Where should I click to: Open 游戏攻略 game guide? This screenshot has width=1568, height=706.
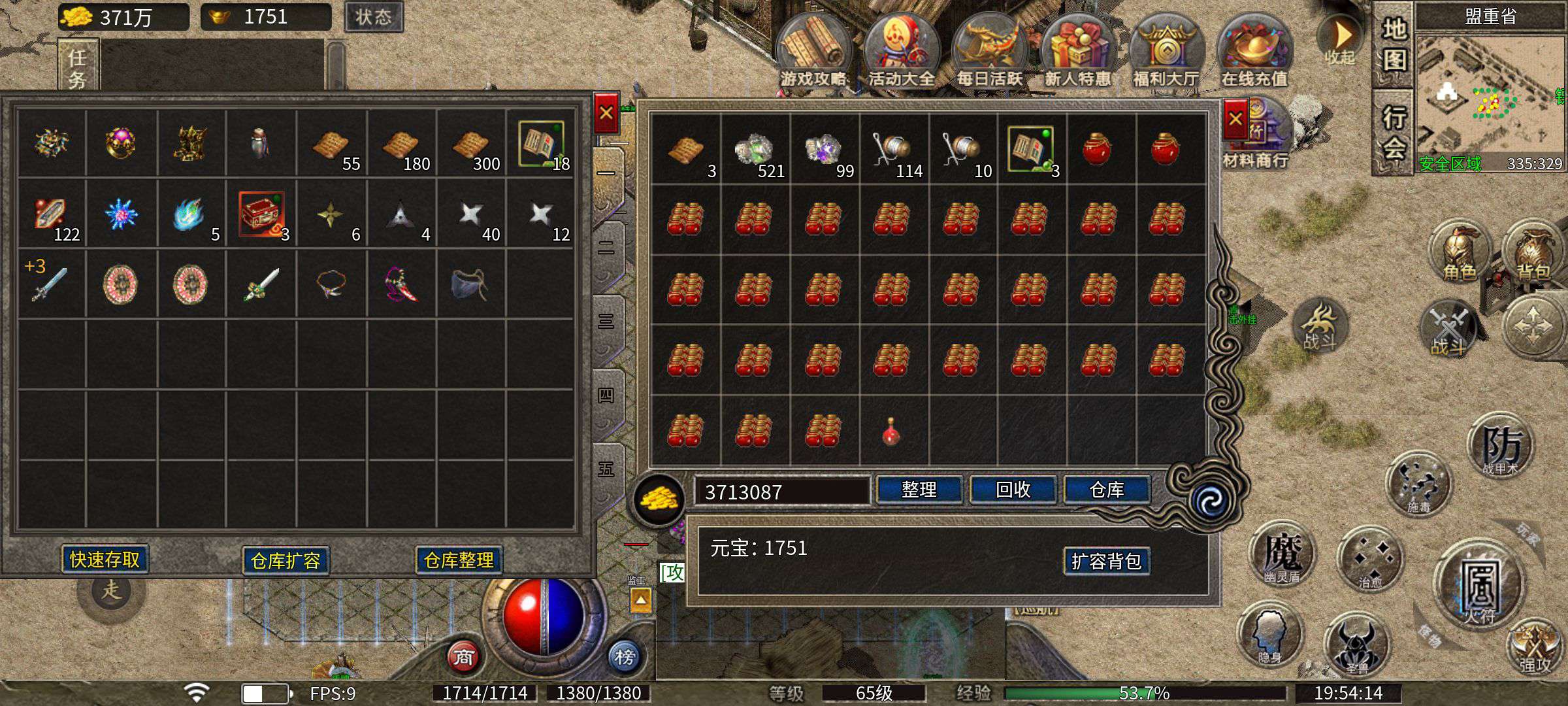[x=813, y=52]
